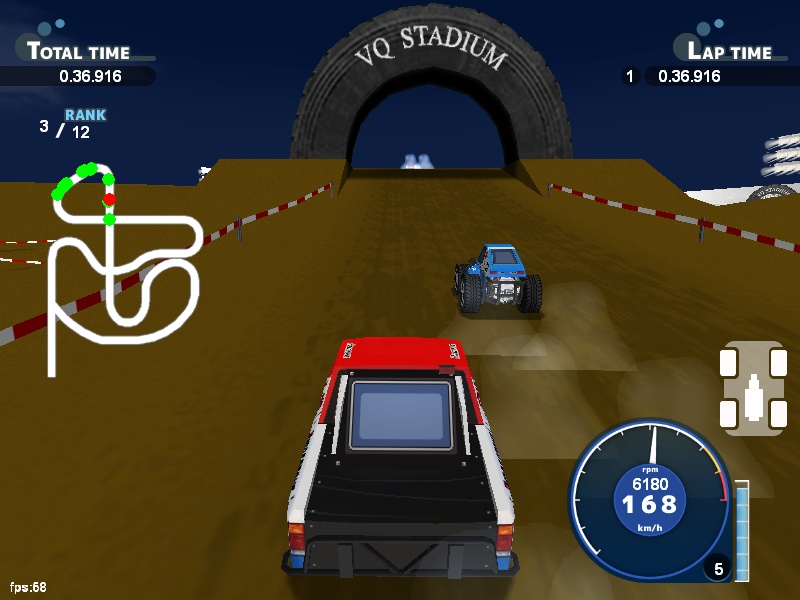Click the car wheel status icon
The image size is (800, 600).
[752, 388]
